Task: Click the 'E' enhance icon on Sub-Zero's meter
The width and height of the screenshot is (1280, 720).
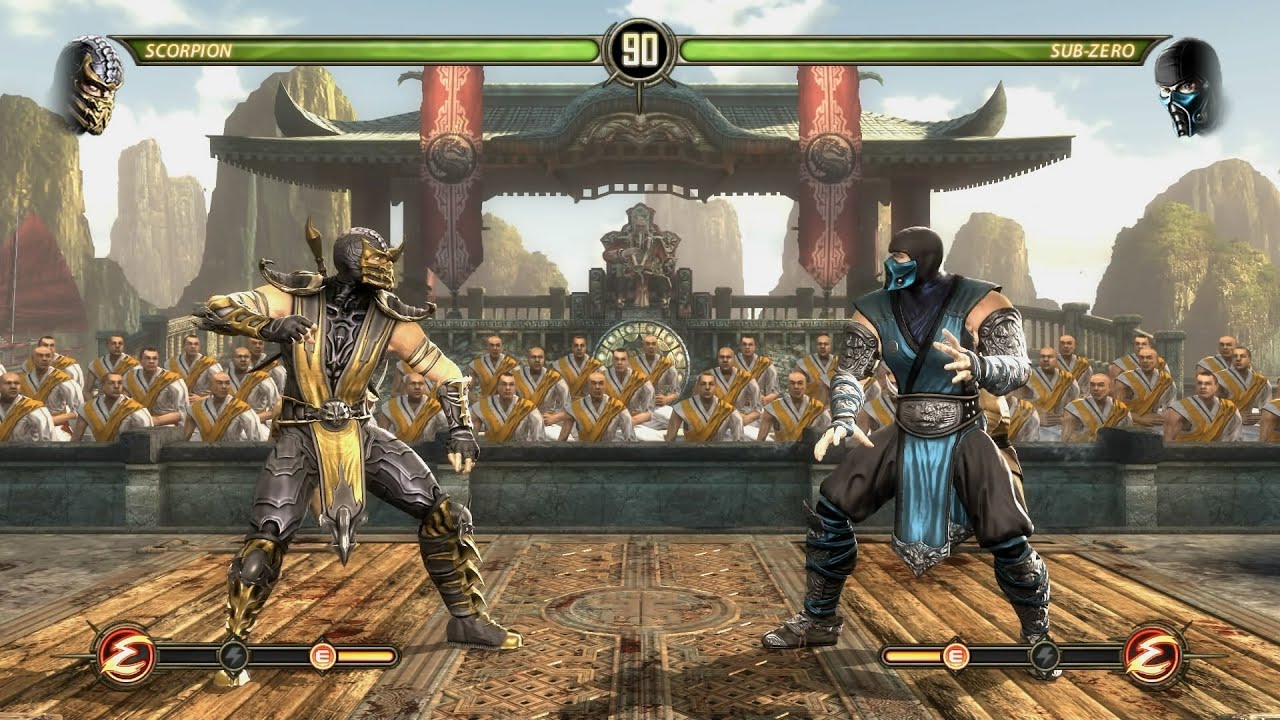Action: pos(957,655)
